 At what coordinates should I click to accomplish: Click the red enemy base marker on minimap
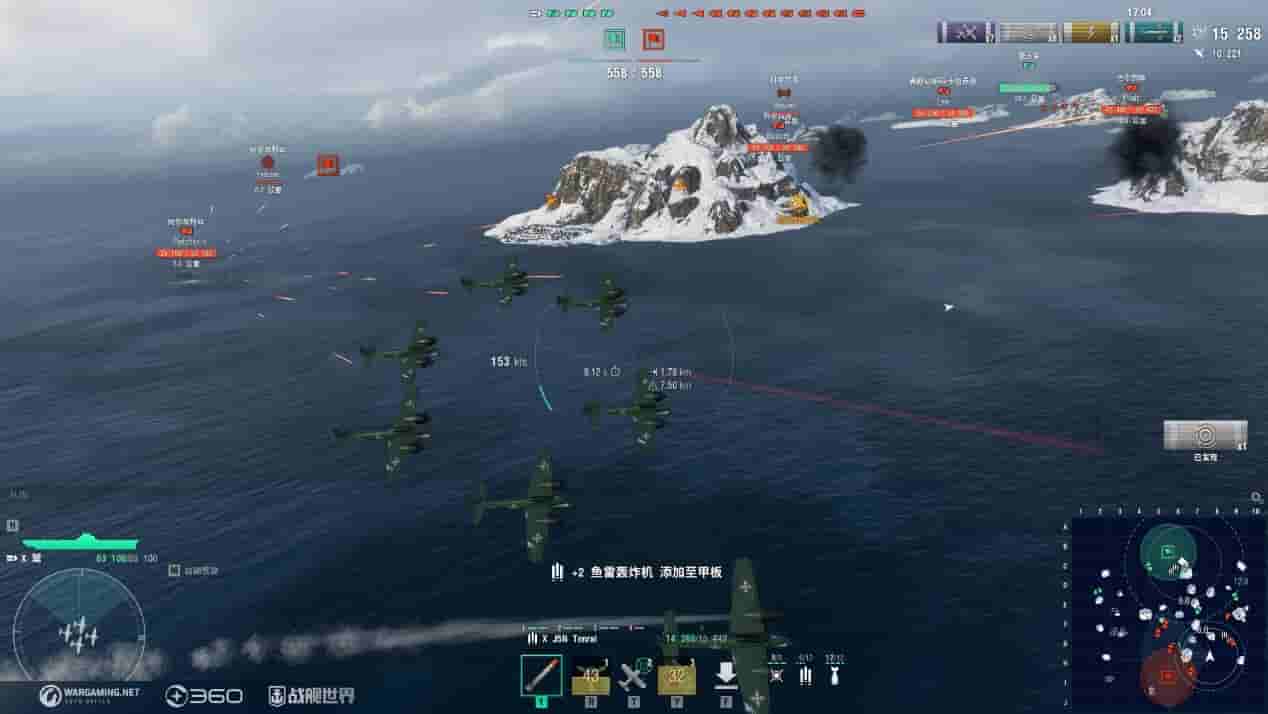[1166, 675]
